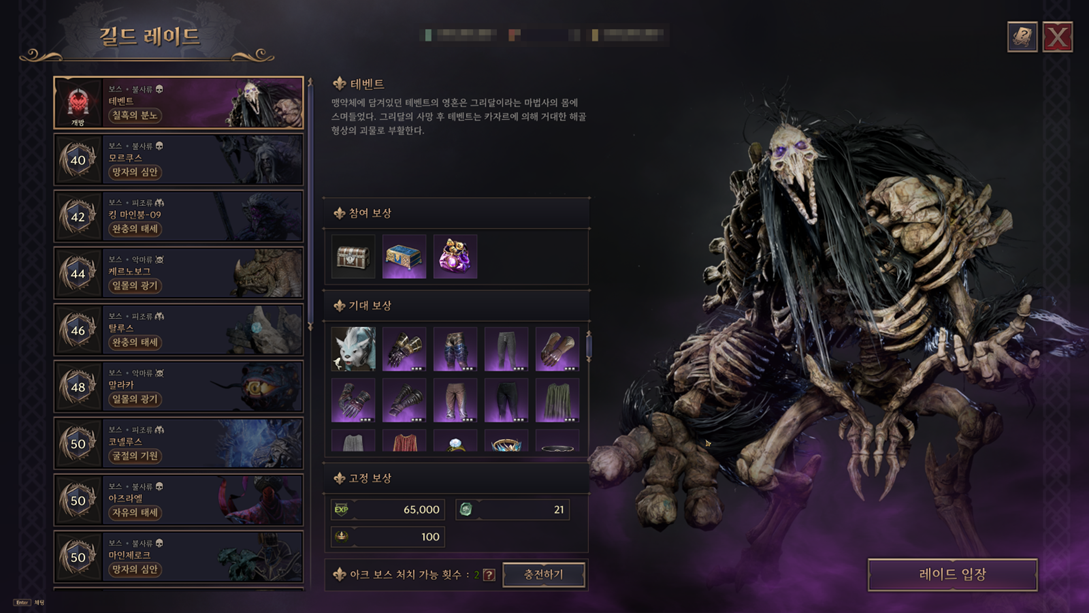Viewport: 1089px width, 613px height.
Task: Pick the 체르노보그 boss entry
Action: 179,273
